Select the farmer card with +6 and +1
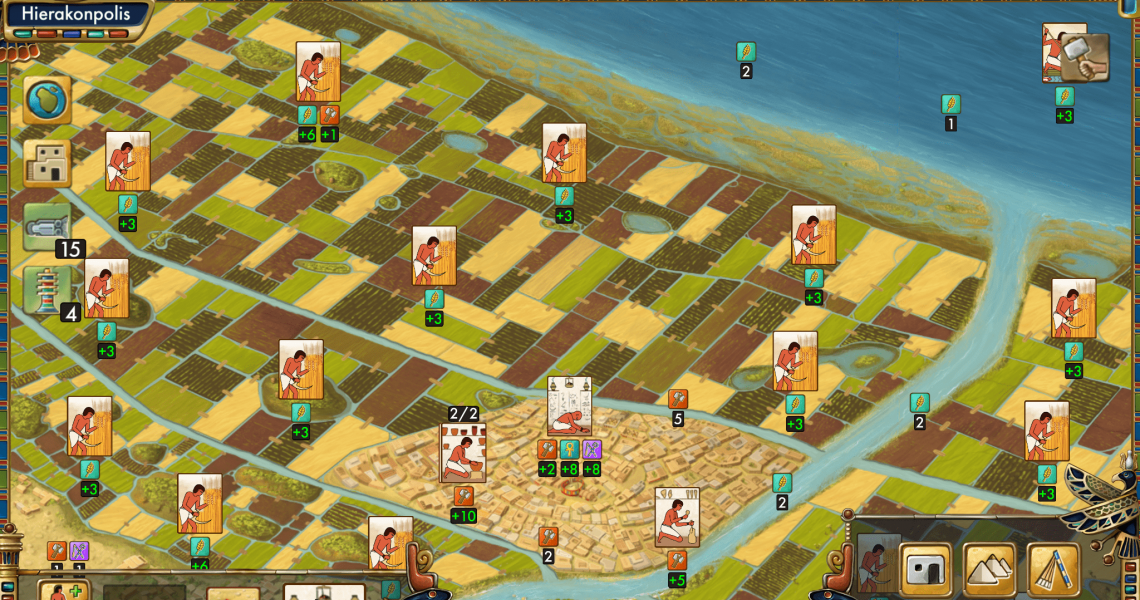The image size is (1140, 600). (x=318, y=71)
